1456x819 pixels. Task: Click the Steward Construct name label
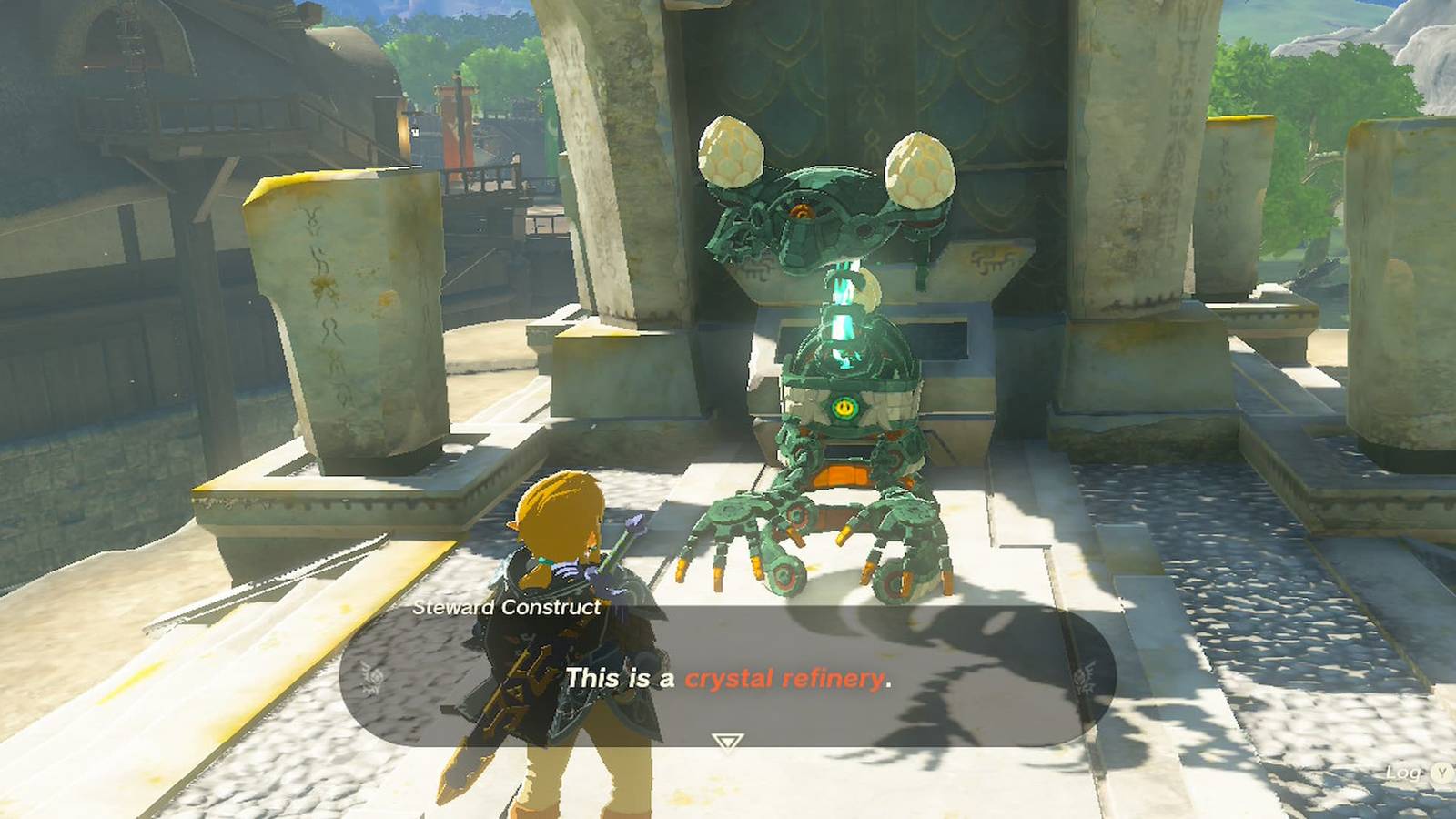(x=507, y=608)
